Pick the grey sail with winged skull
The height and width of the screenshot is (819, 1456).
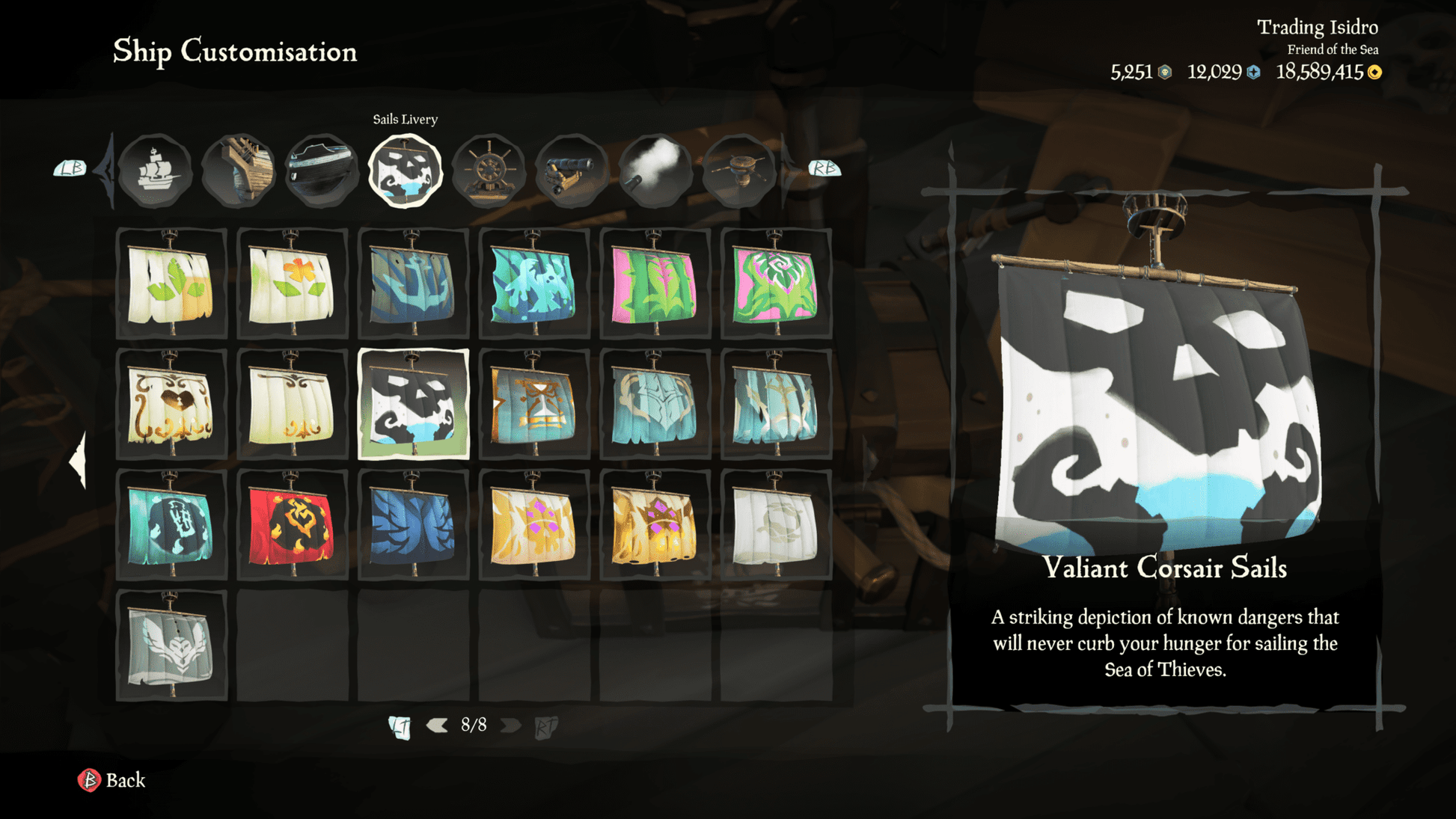tap(171, 646)
